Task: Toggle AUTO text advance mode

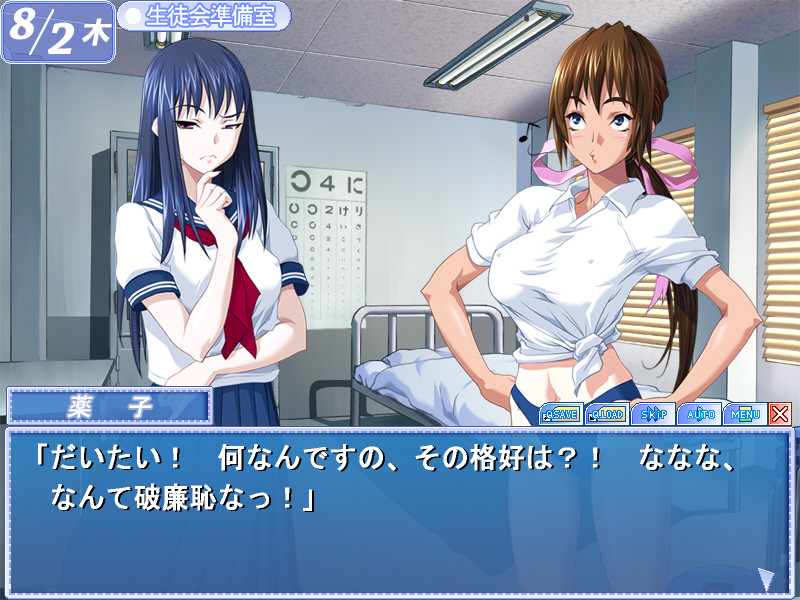Action: [x=699, y=413]
